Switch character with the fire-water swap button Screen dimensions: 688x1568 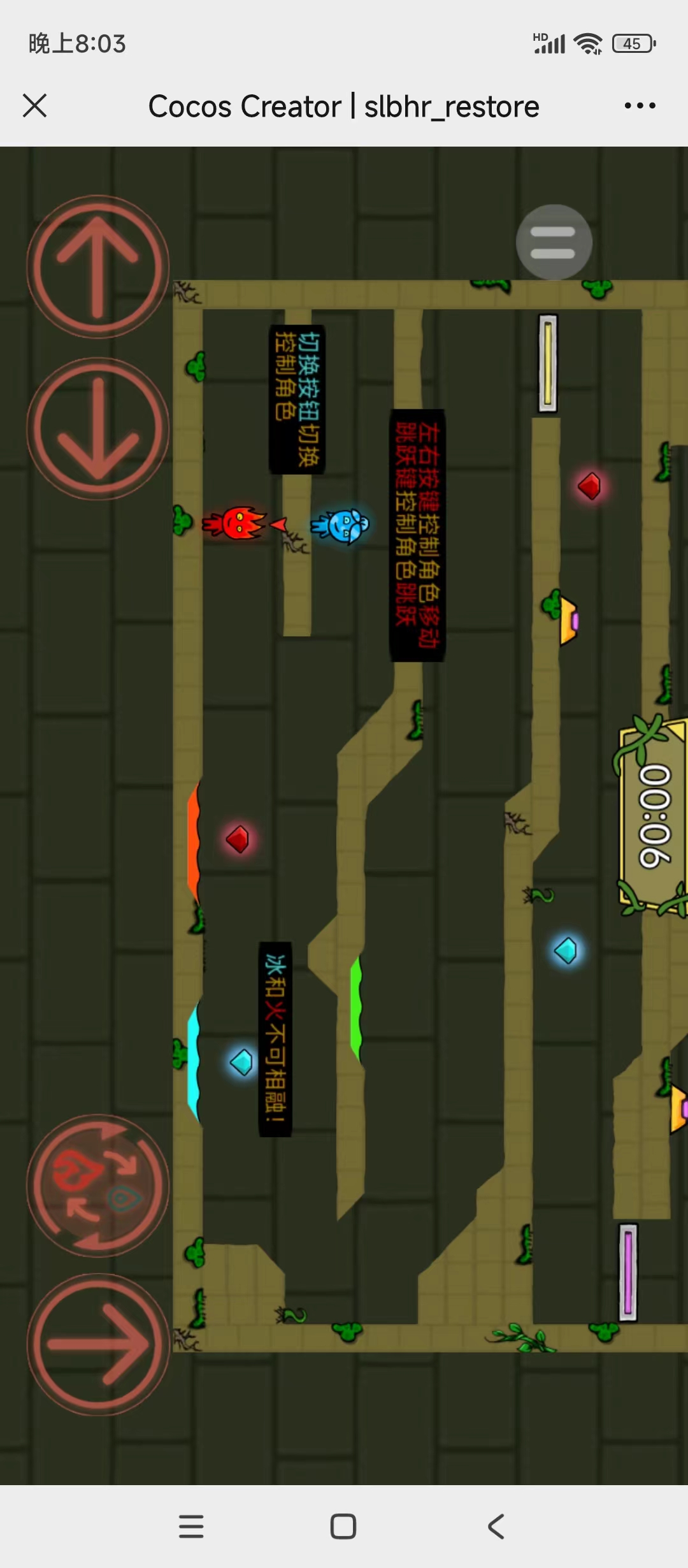tap(97, 1186)
